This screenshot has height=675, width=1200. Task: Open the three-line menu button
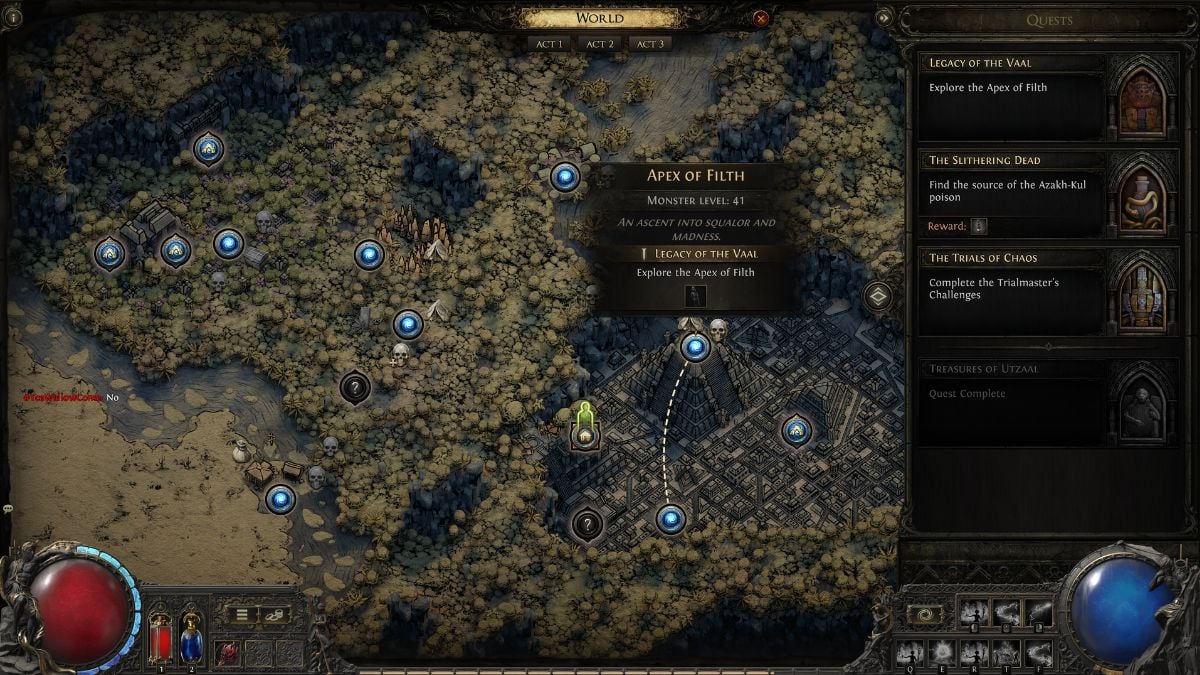pos(242,615)
